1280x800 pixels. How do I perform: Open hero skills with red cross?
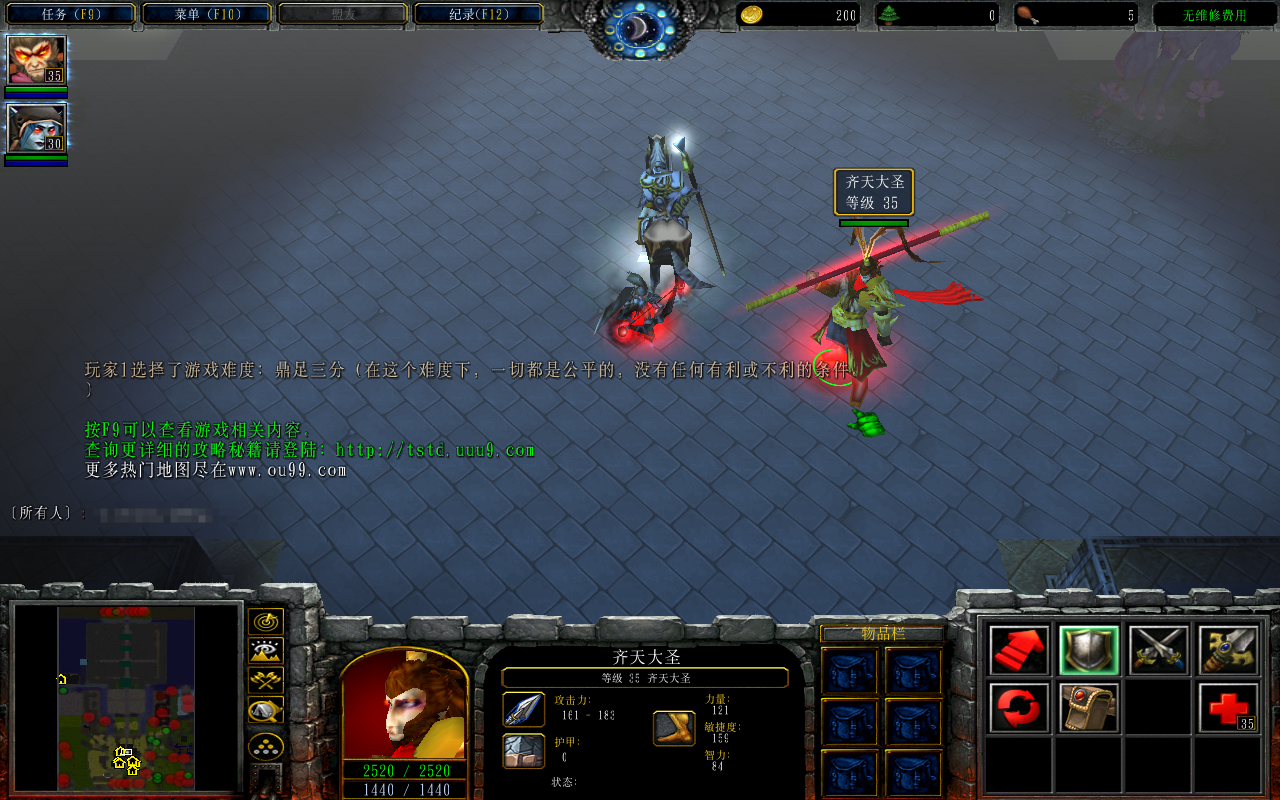pos(1228,708)
